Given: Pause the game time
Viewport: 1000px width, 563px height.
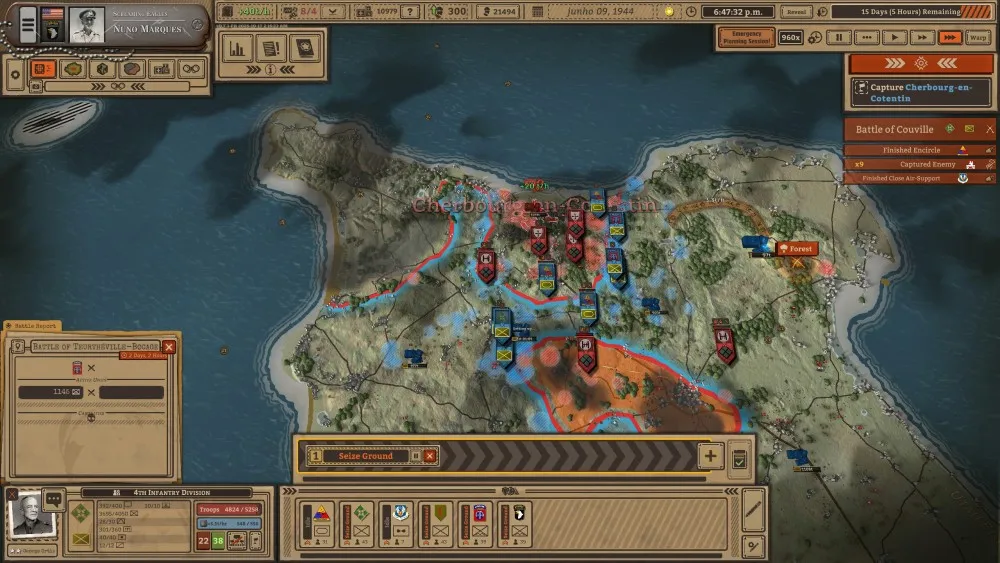Looking at the screenshot, I should pyautogui.click(x=839, y=37).
